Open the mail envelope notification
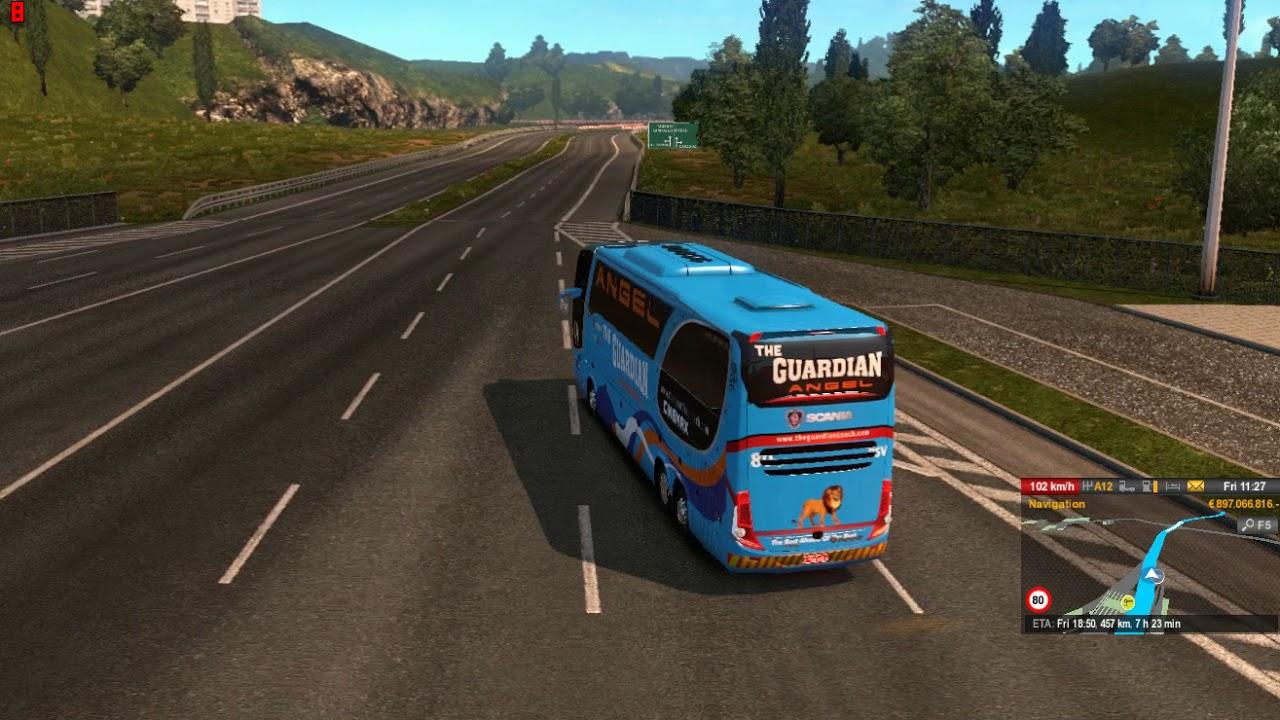This screenshot has height=720, width=1280. pos(1196,487)
